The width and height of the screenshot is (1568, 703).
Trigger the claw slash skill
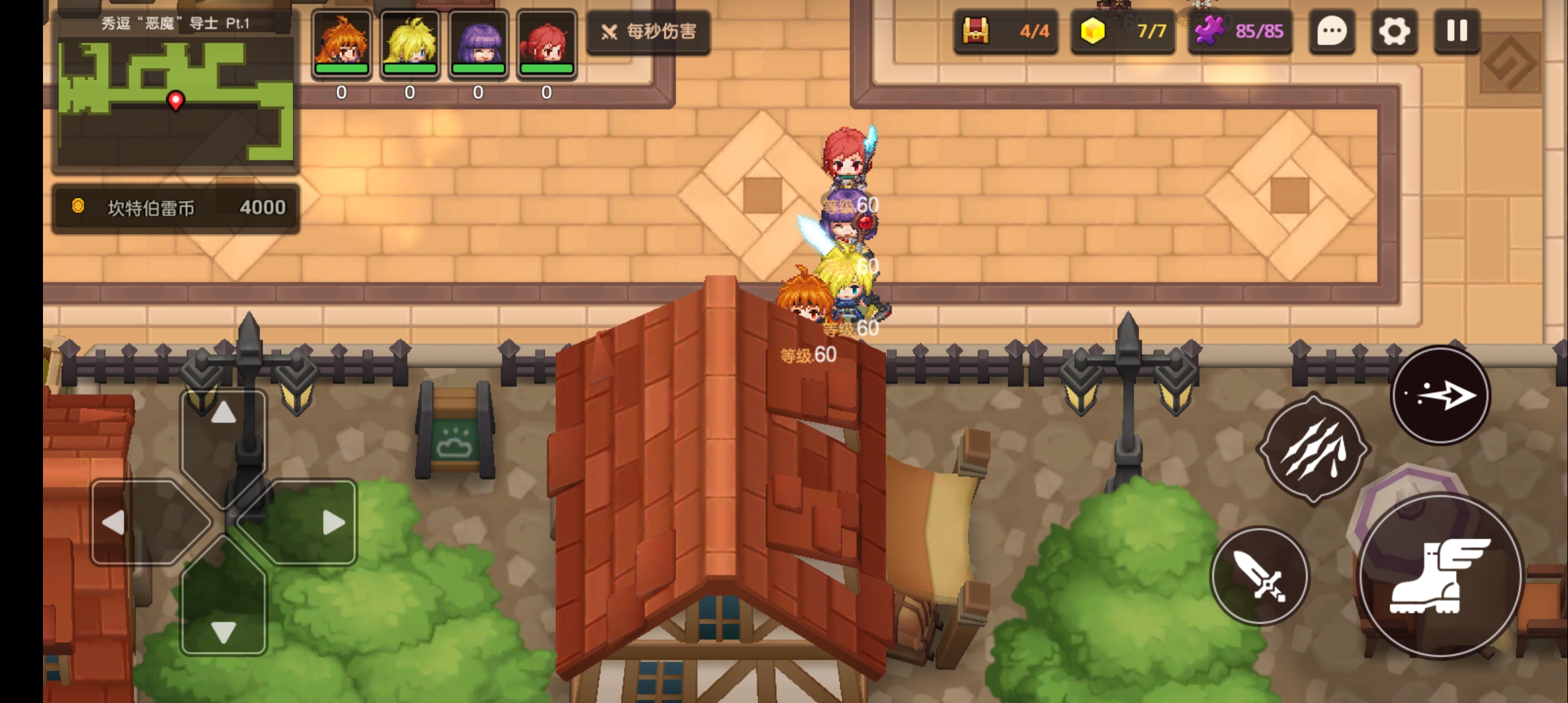click(x=1313, y=449)
